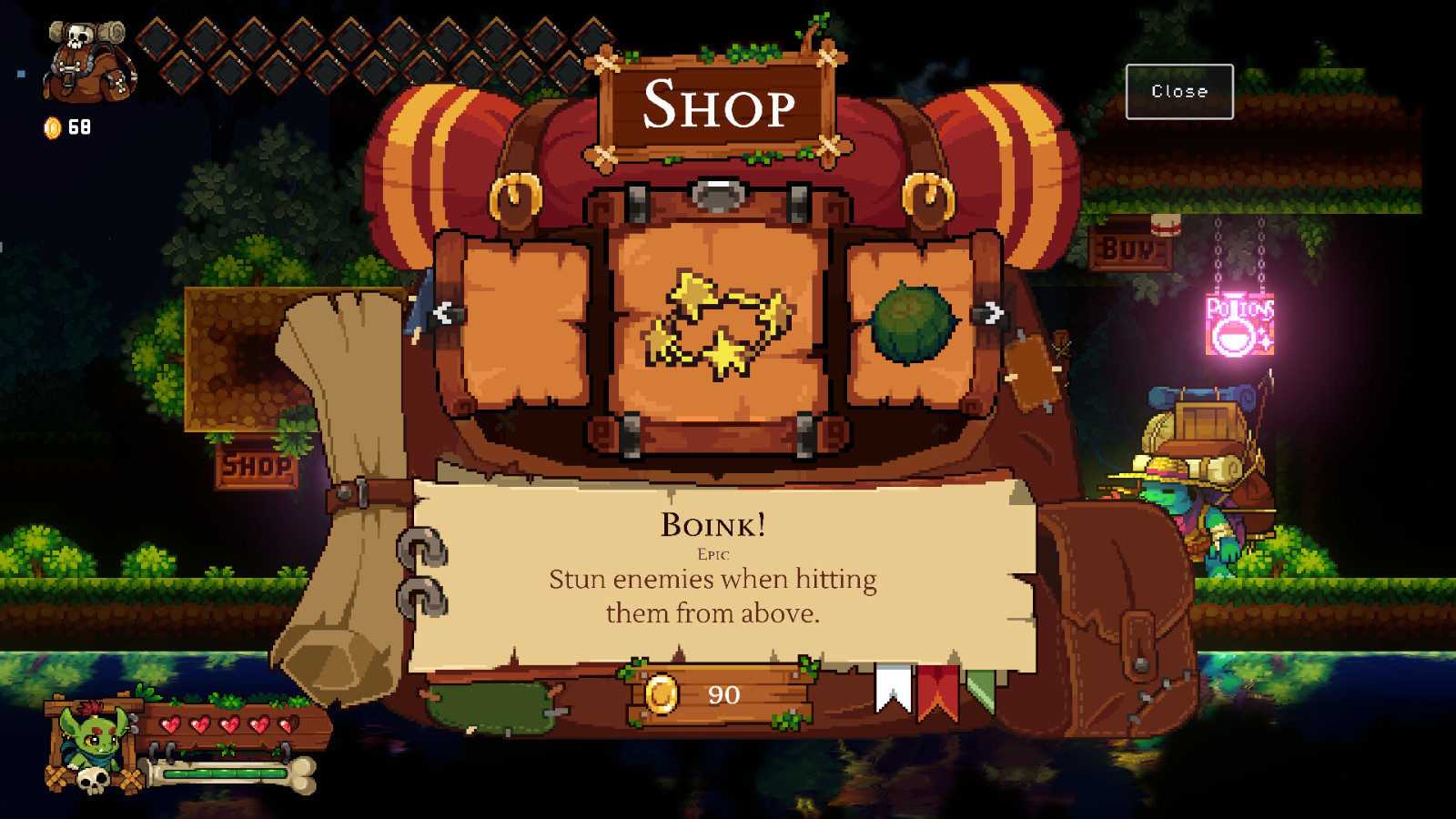
Task: Click the goblin character portrait at bottom-left
Action: [x=91, y=737]
